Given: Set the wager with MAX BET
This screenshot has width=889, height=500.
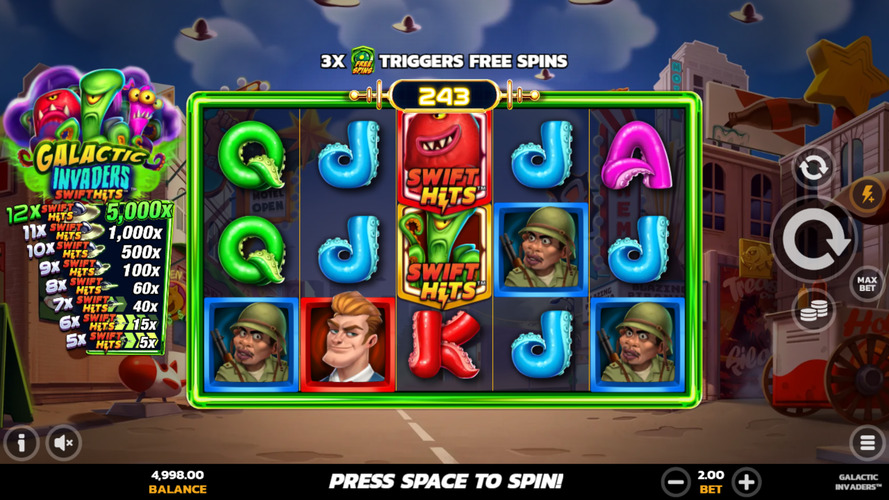Looking at the screenshot, I should pyautogui.click(x=866, y=283).
